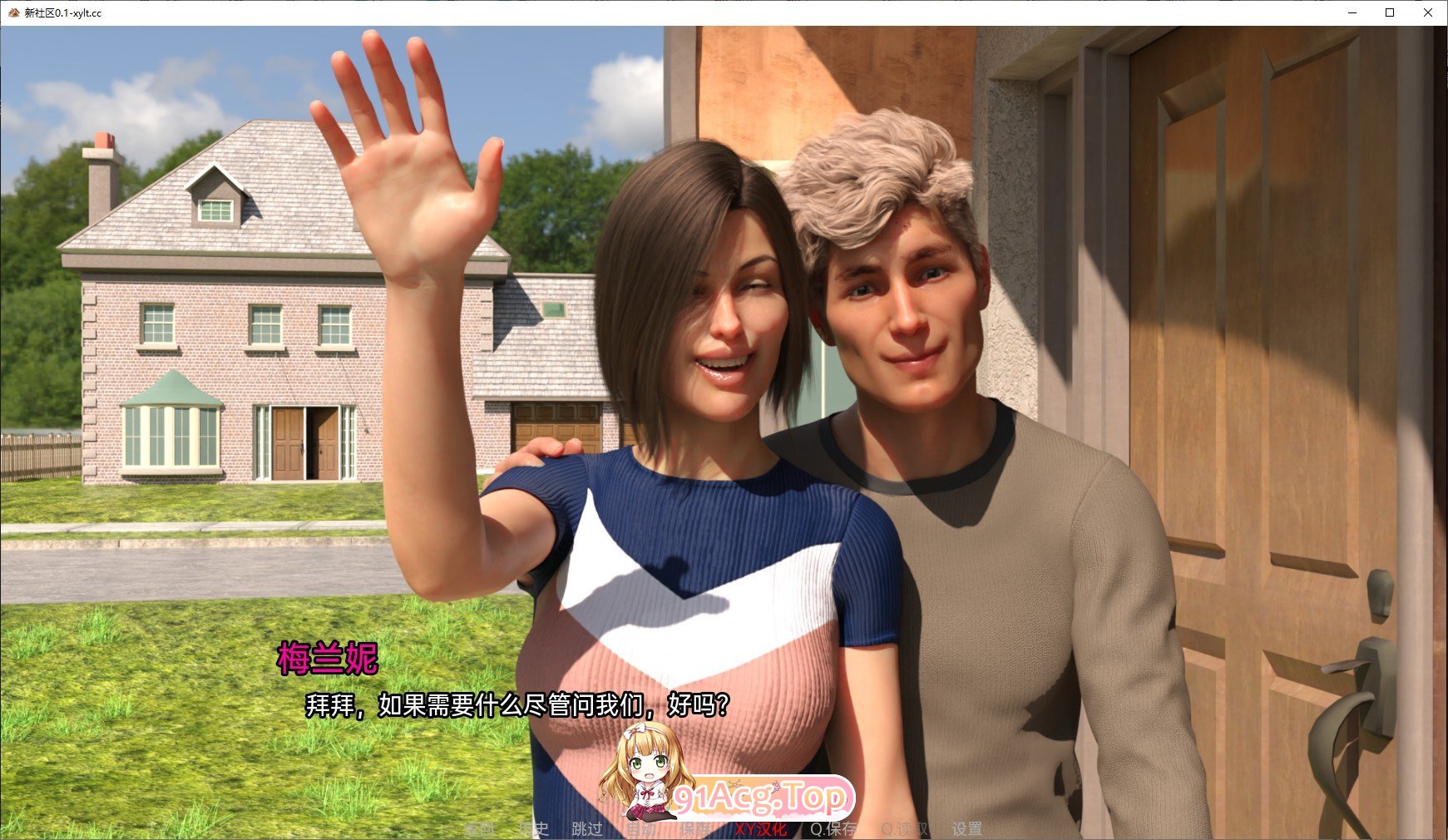Open the 保存 save screen
1448x840 pixels.
(x=695, y=828)
